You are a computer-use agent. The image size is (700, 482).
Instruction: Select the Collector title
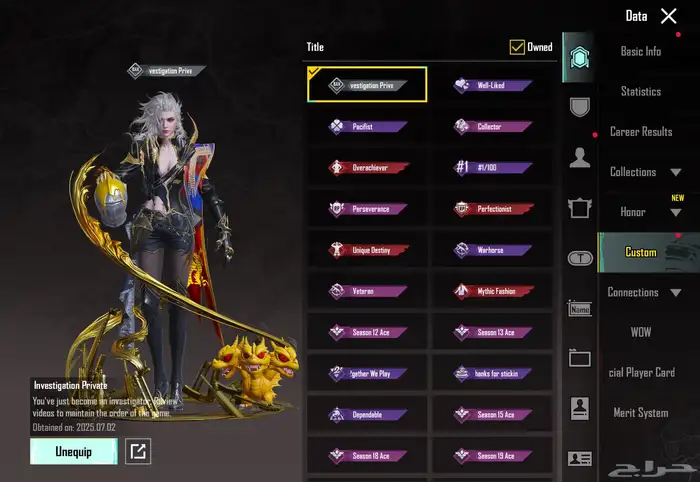[490, 127]
